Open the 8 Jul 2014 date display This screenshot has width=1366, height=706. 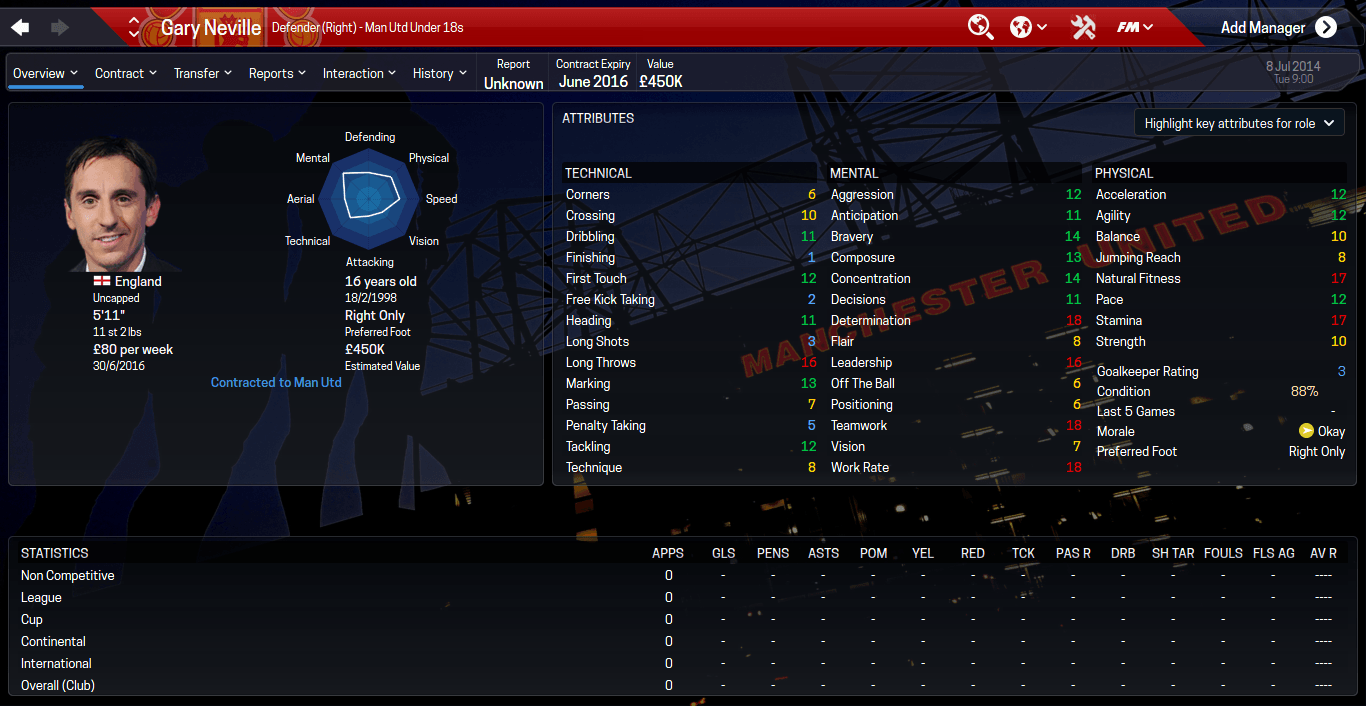coord(1292,71)
